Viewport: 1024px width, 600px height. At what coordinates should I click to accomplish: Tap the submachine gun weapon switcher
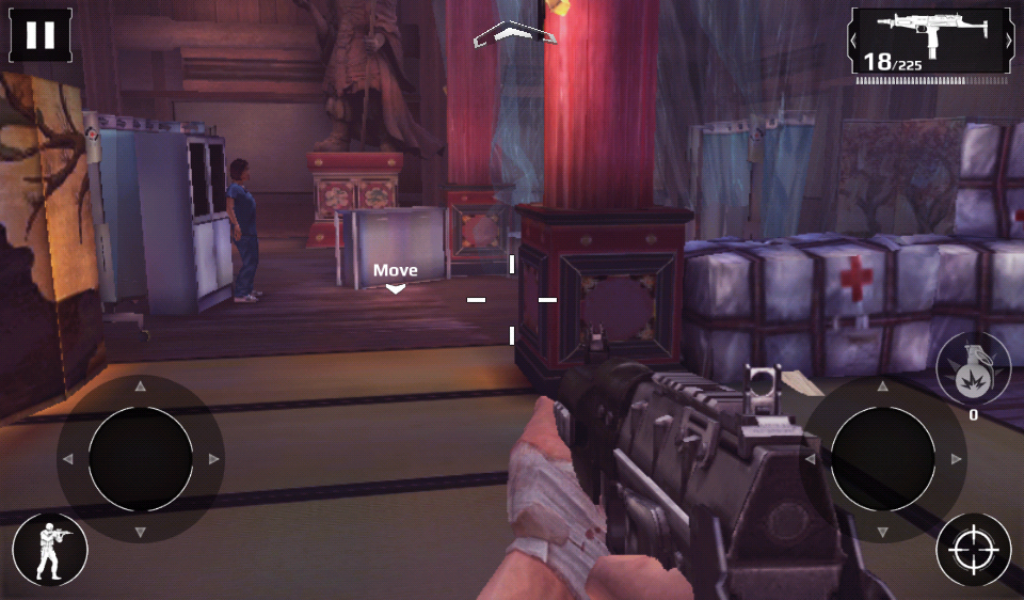click(930, 41)
